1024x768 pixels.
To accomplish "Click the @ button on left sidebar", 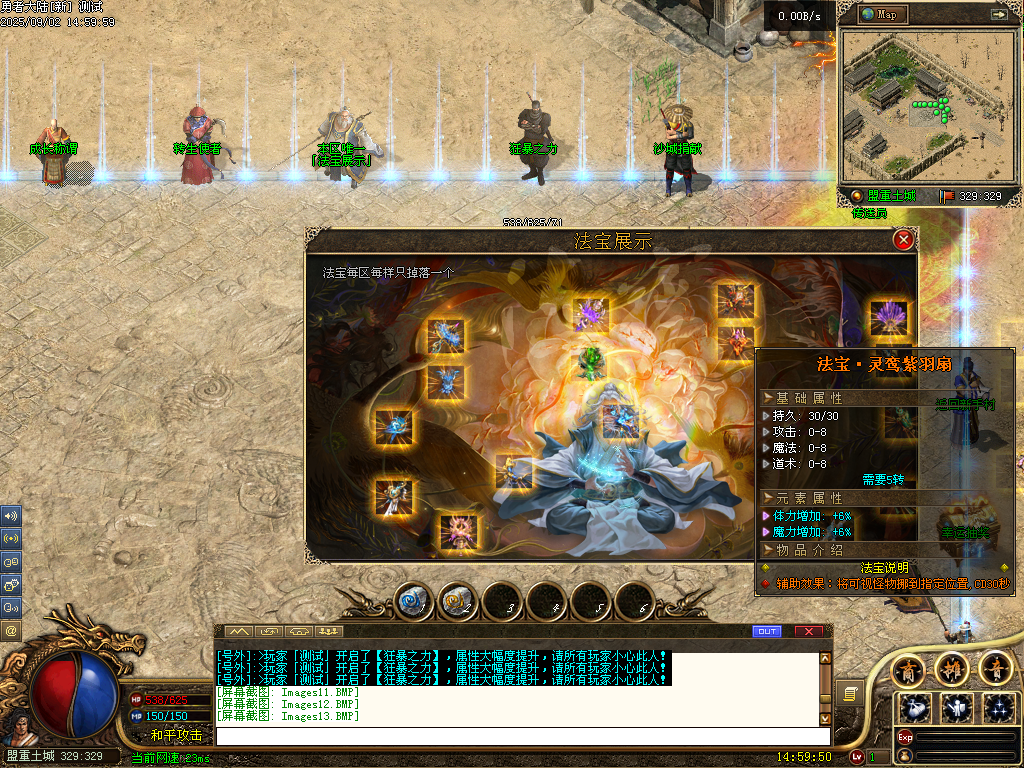I will coord(12,631).
